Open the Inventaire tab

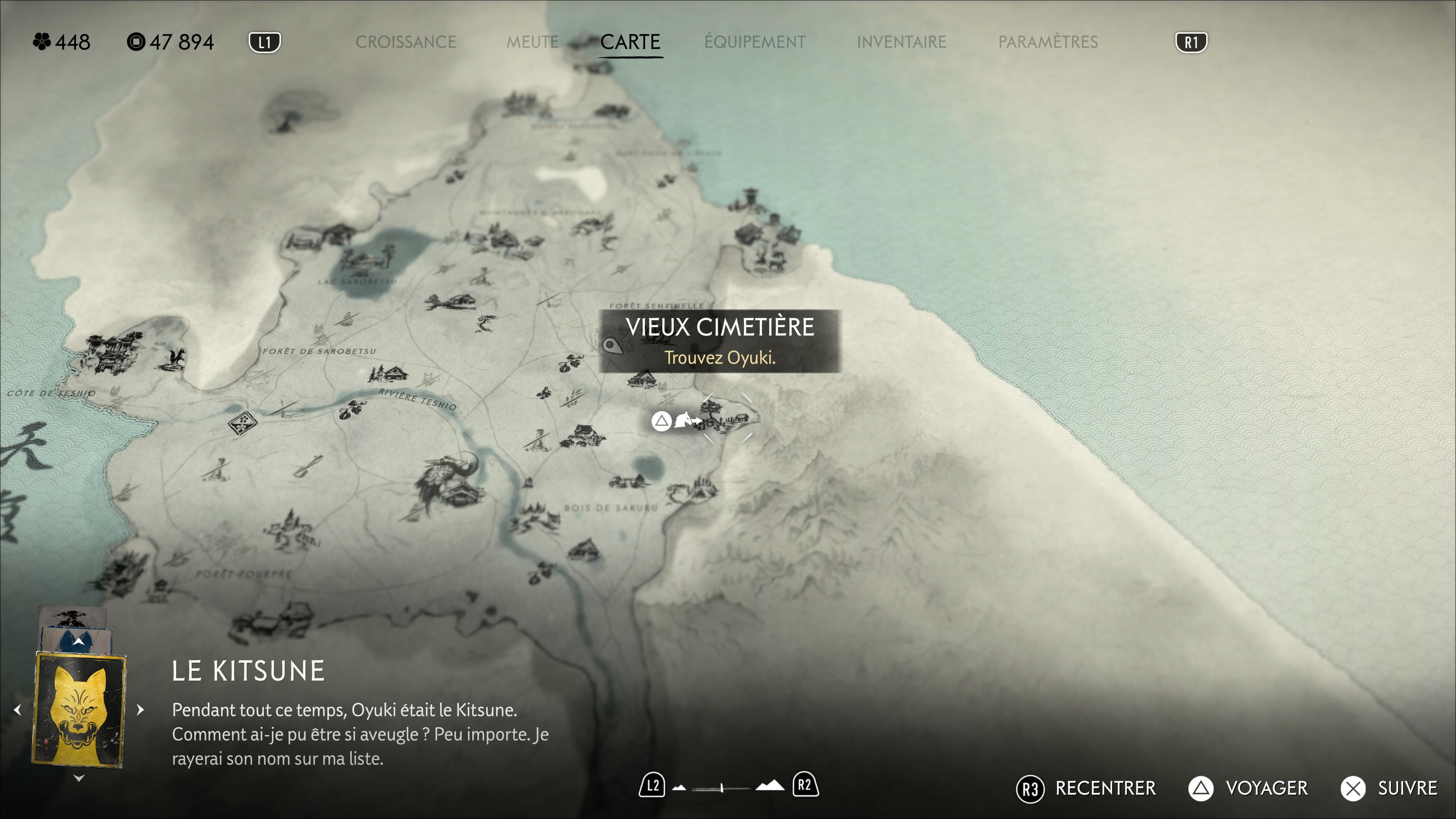click(x=901, y=42)
